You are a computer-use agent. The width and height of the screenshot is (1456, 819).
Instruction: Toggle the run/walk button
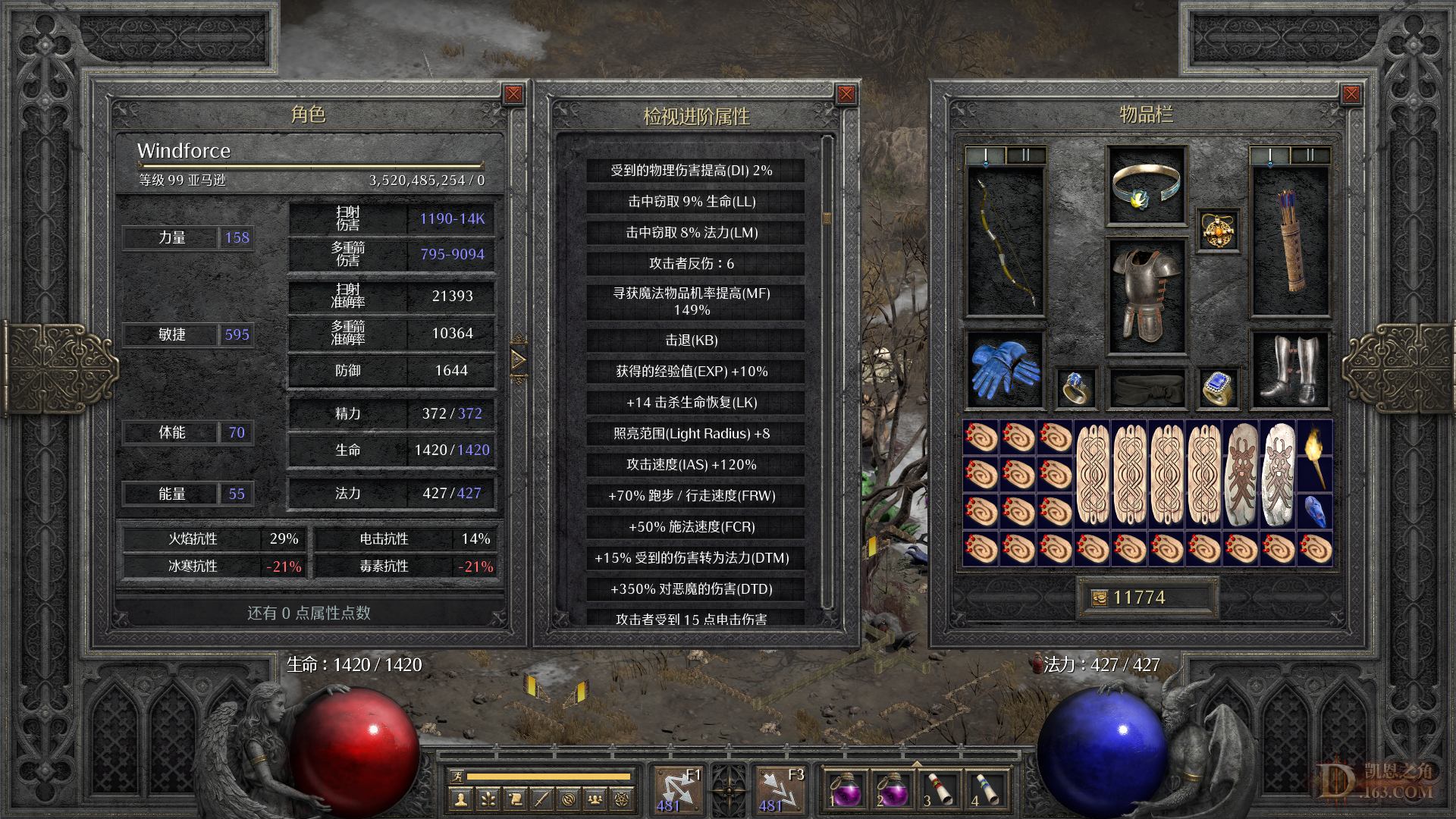coord(456,776)
